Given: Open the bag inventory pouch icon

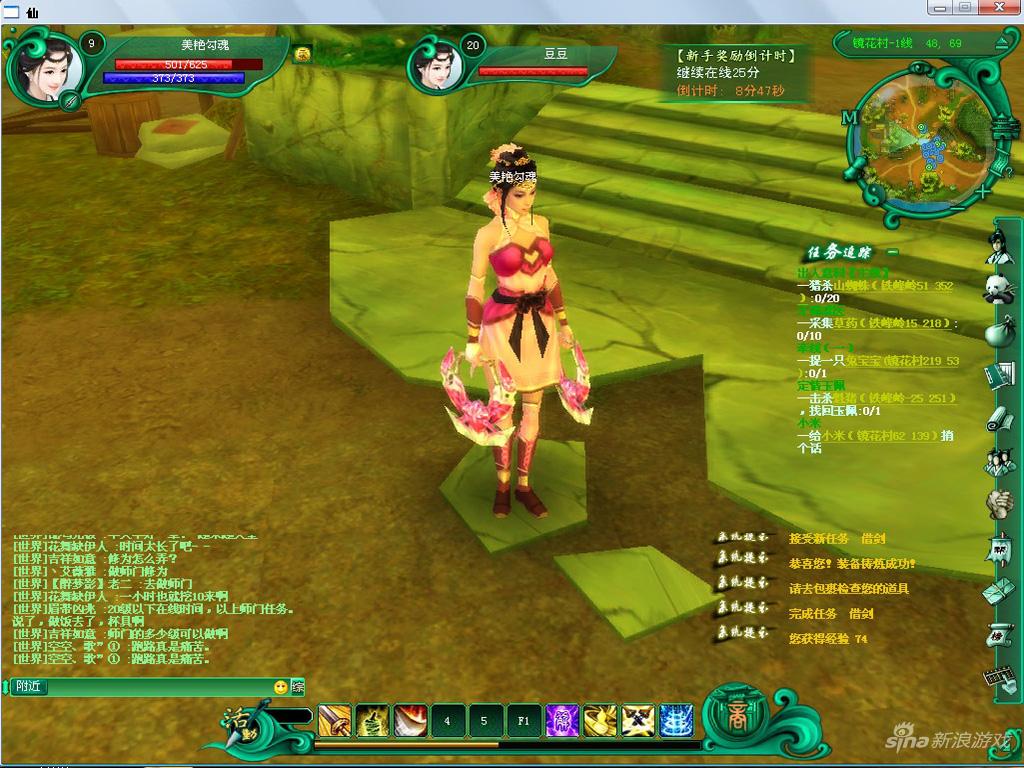Looking at the screenshot, I should pyautogui.click(x=998, y=332).
